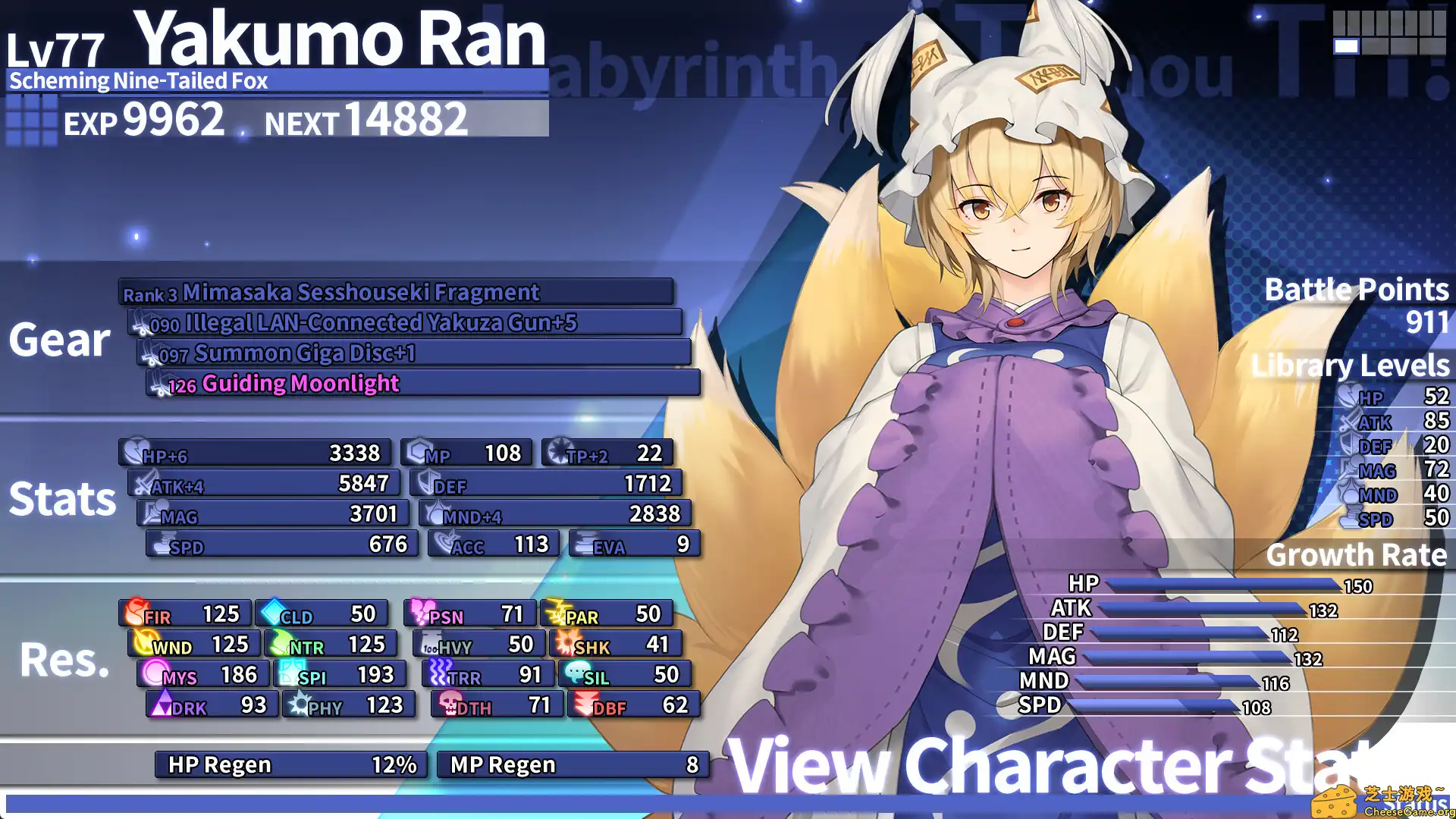The height and width of the screenshot is (819, 1456).
Task: Collapse the Stats section
Action: point(62,498)
